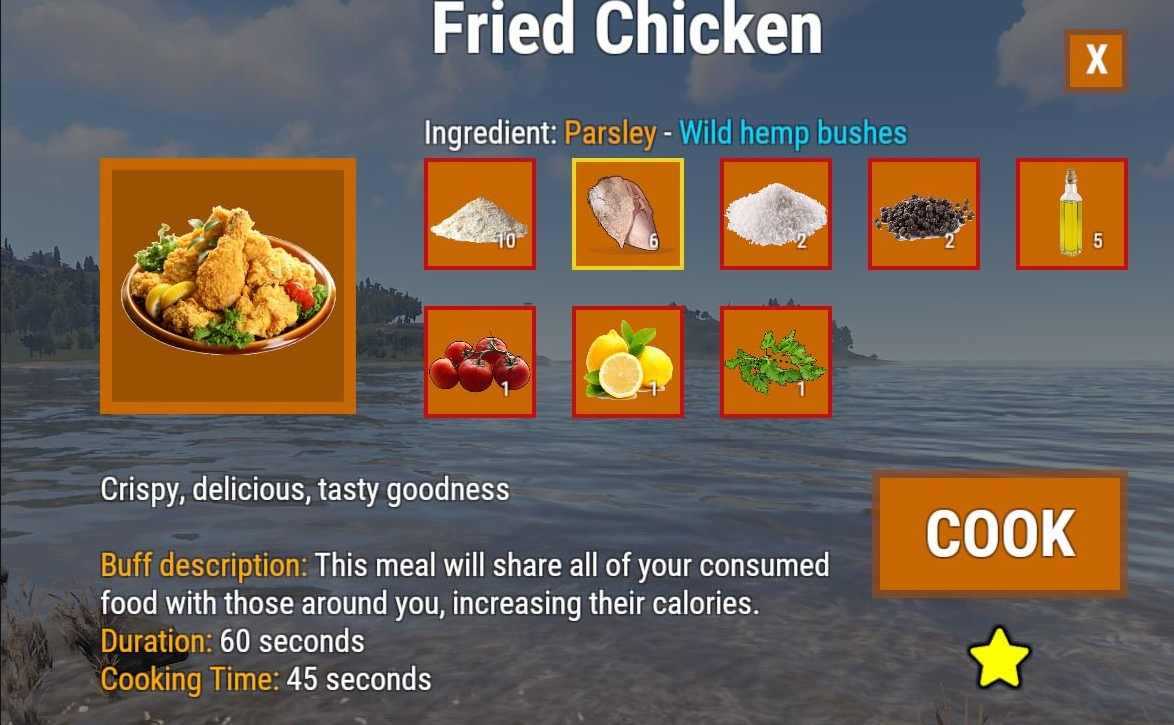The width and height of the screenshot is (1174, 725).
Task: Pick the parsley ingredient slot
Action: (x=776, y=362)
